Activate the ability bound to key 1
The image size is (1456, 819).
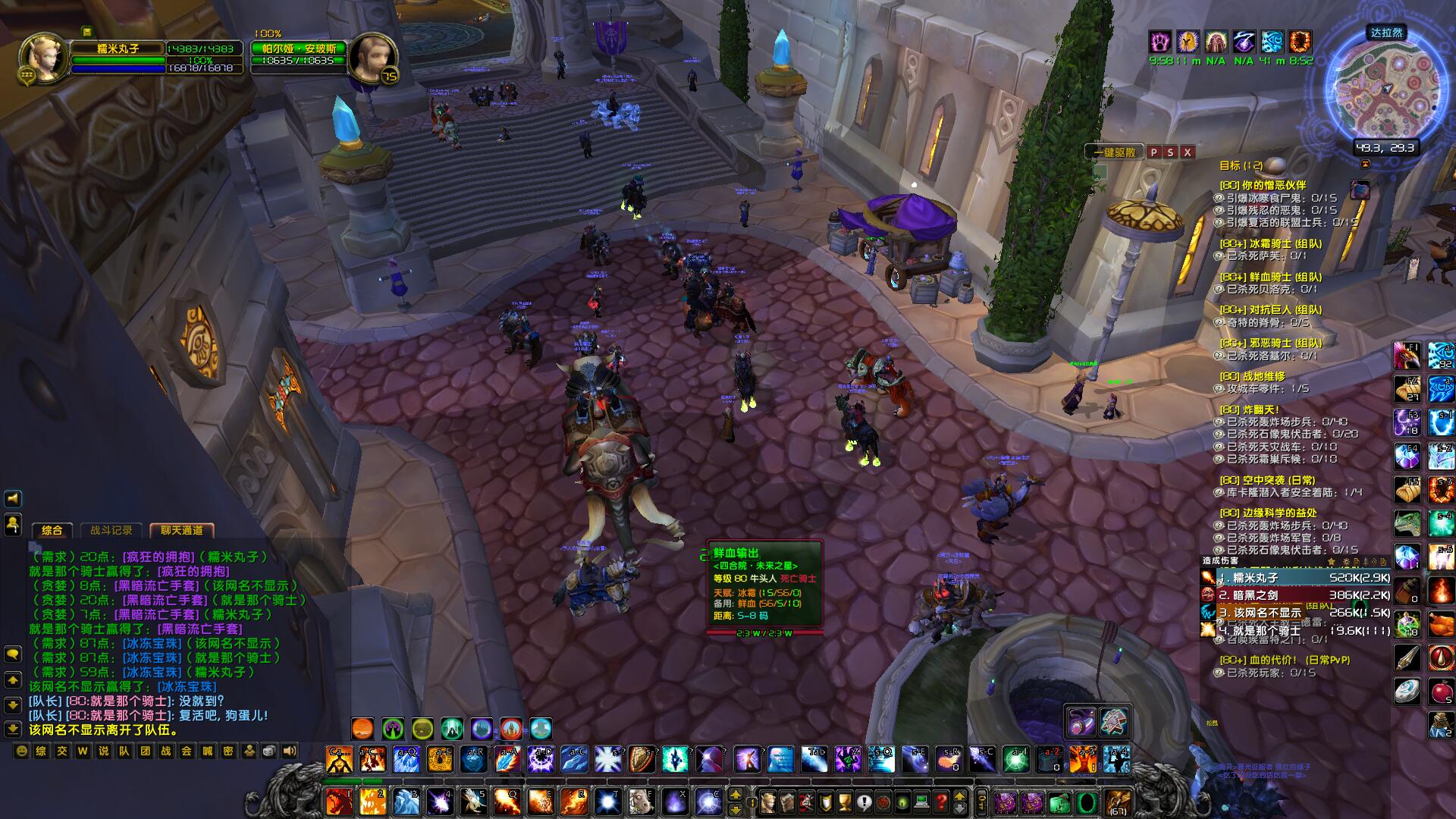tap(339, 801)
